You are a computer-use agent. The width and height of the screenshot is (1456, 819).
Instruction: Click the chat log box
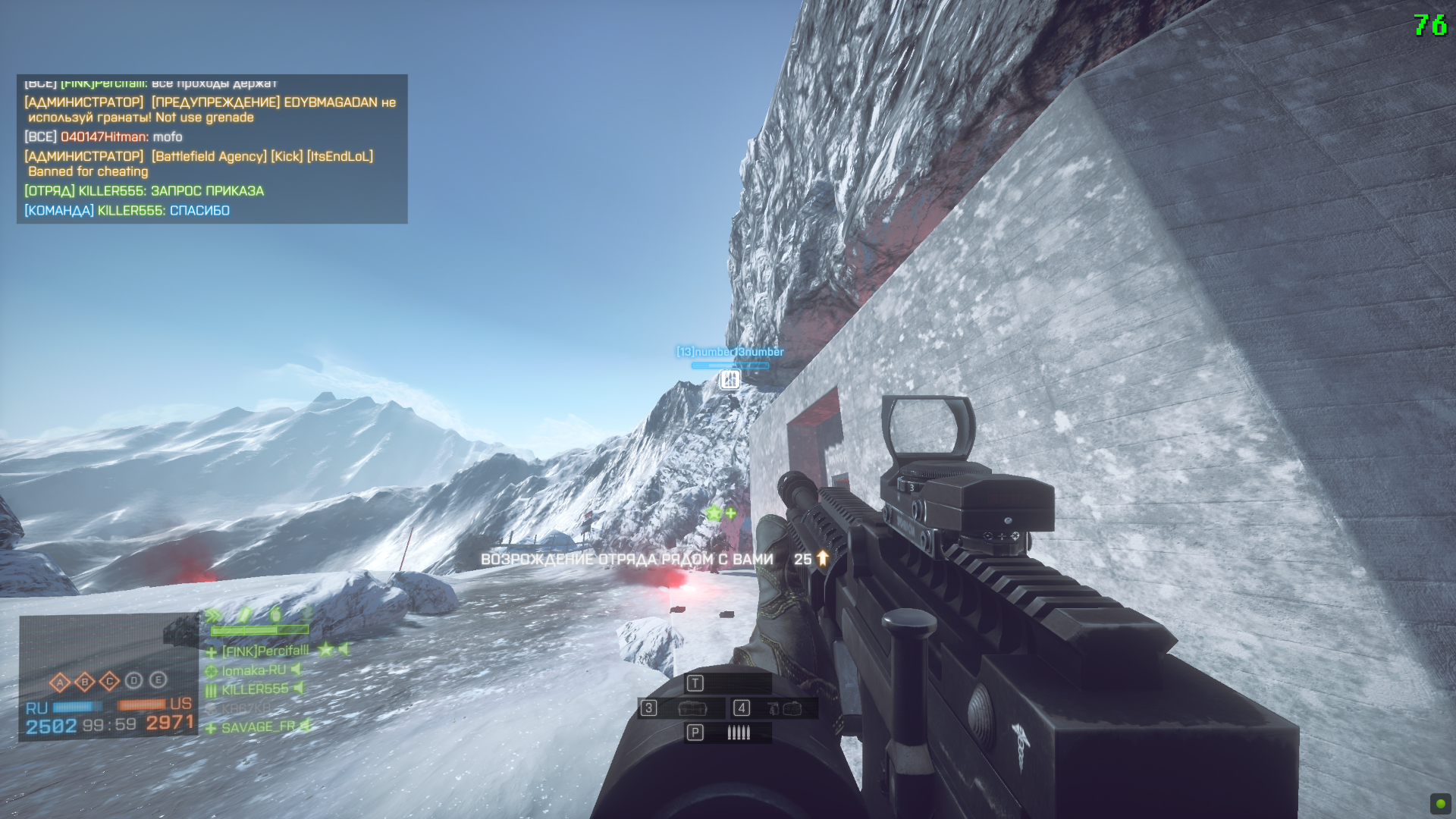click(212, 149)
